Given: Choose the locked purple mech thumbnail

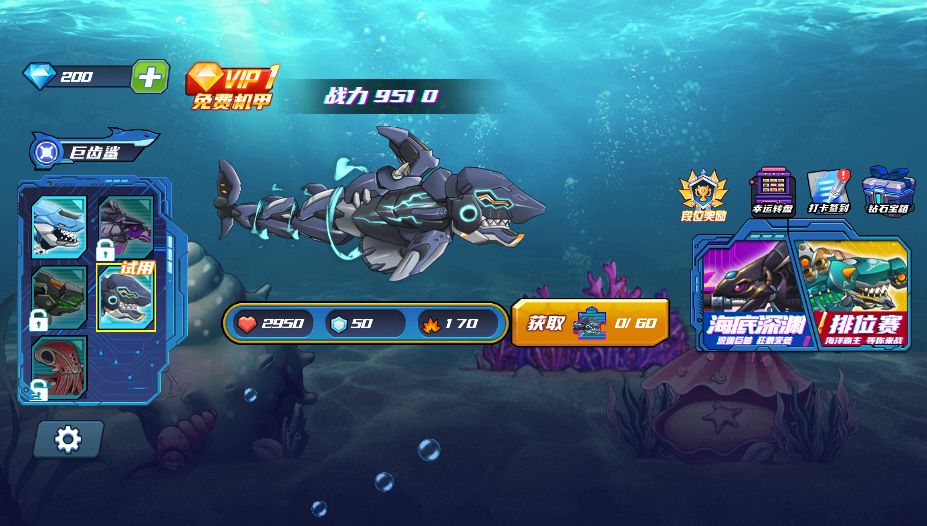Looking at the screenshot, I should tap(126, 223).
